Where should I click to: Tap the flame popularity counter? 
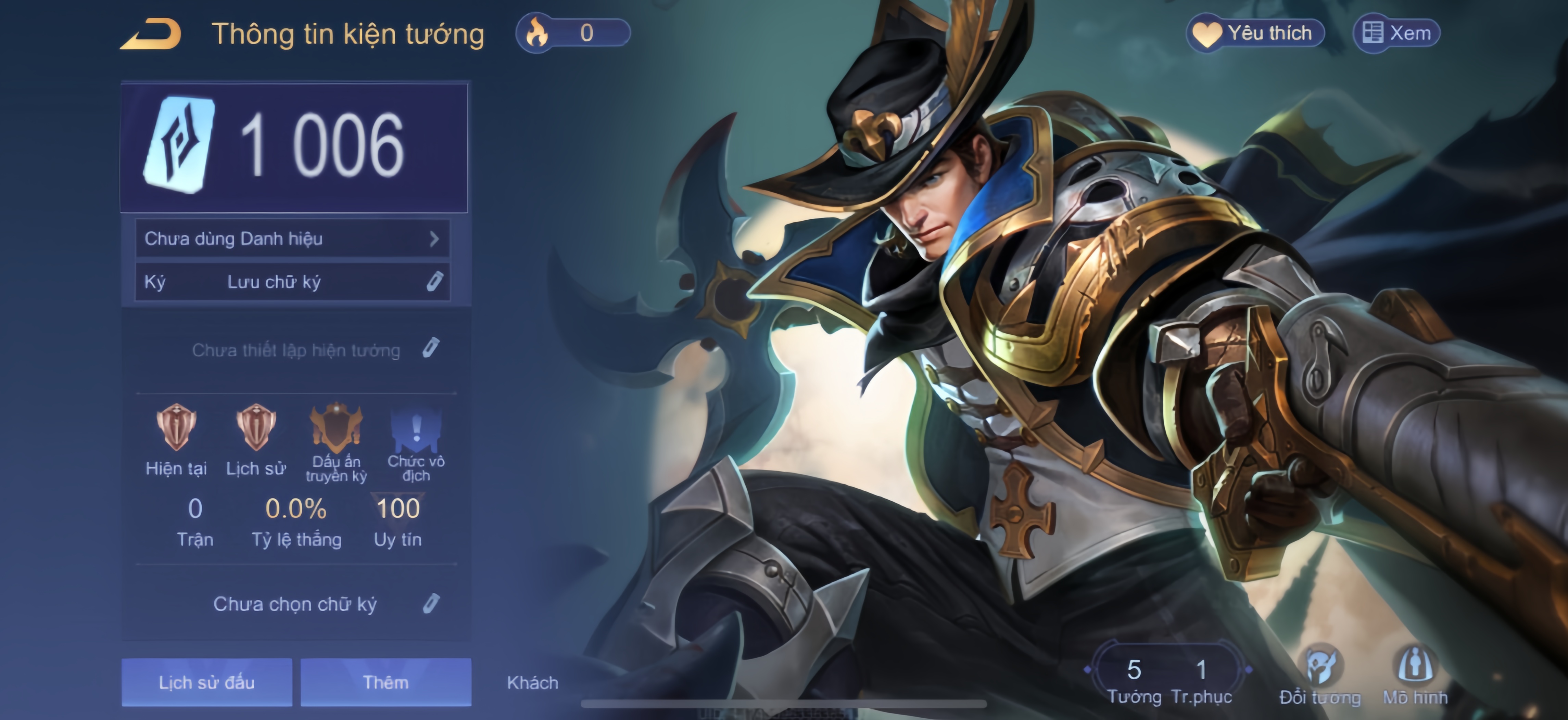click(572, 33)
